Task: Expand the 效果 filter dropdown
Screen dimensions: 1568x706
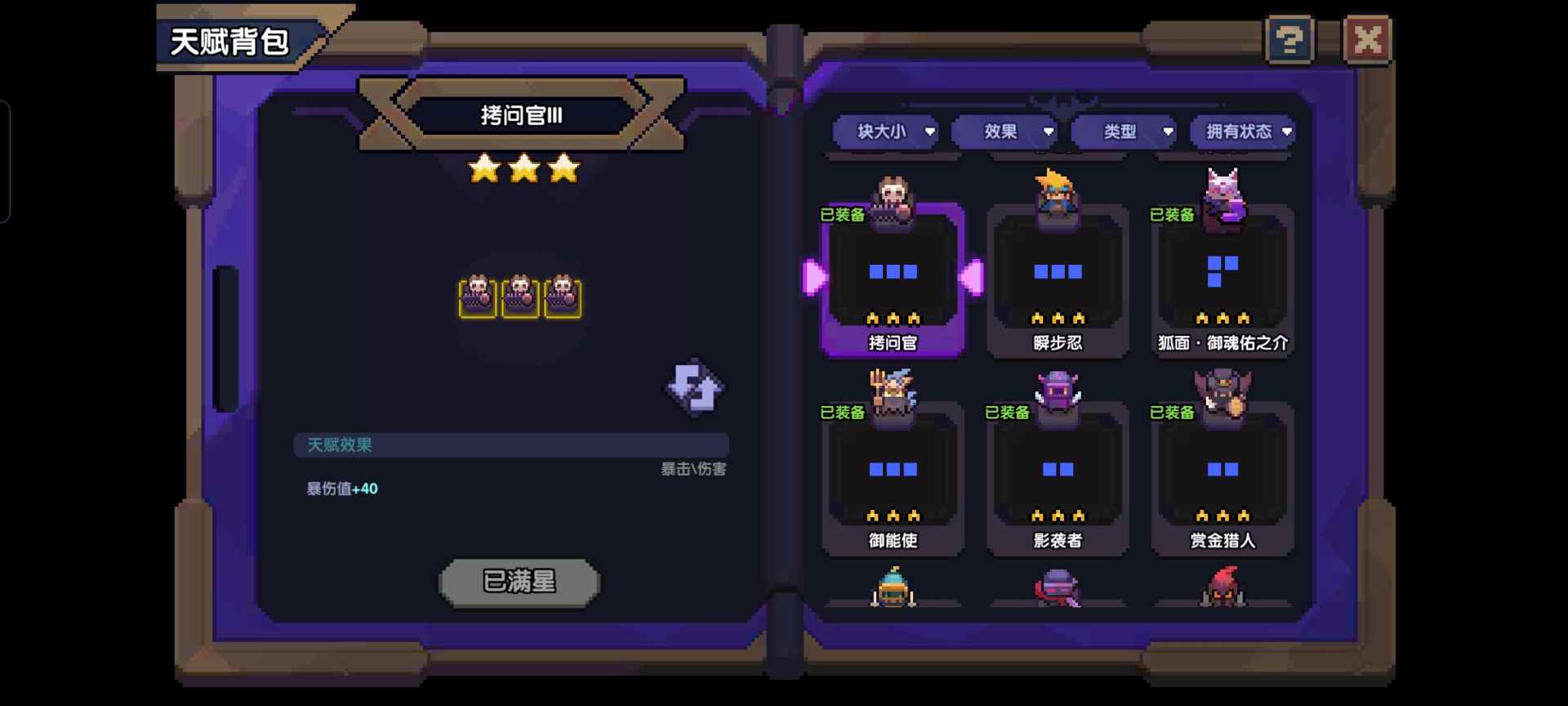Action: [1005, 132]
